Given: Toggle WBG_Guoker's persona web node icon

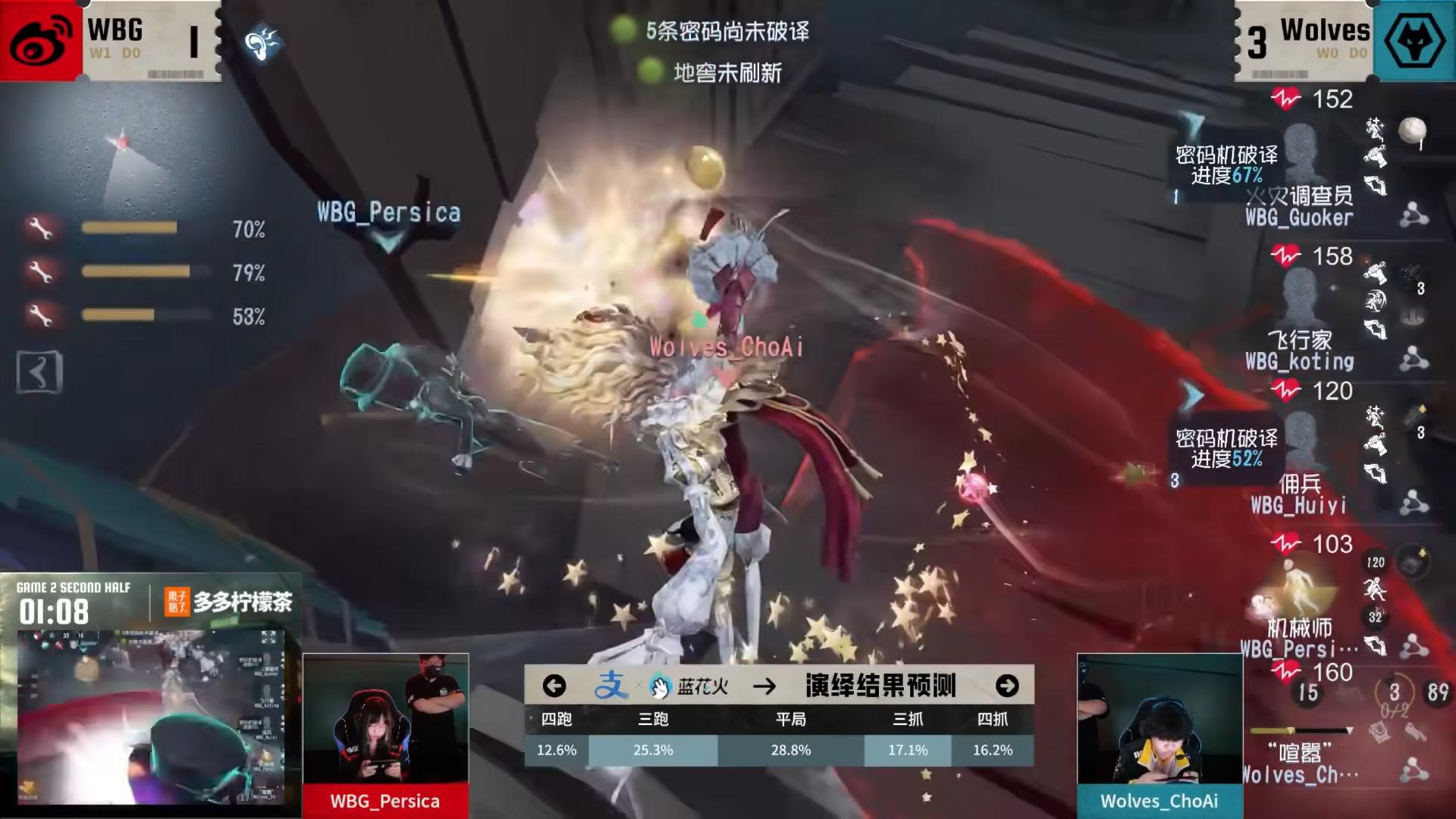Looking at the screenshot, I should pos(1414,215).
